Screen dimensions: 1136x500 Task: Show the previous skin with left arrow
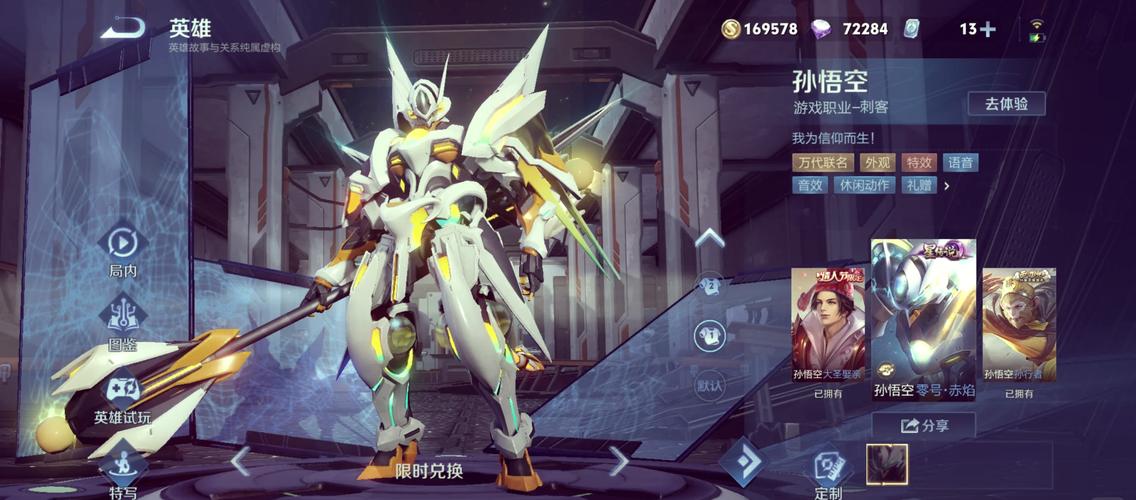click(x=240, y=461)
